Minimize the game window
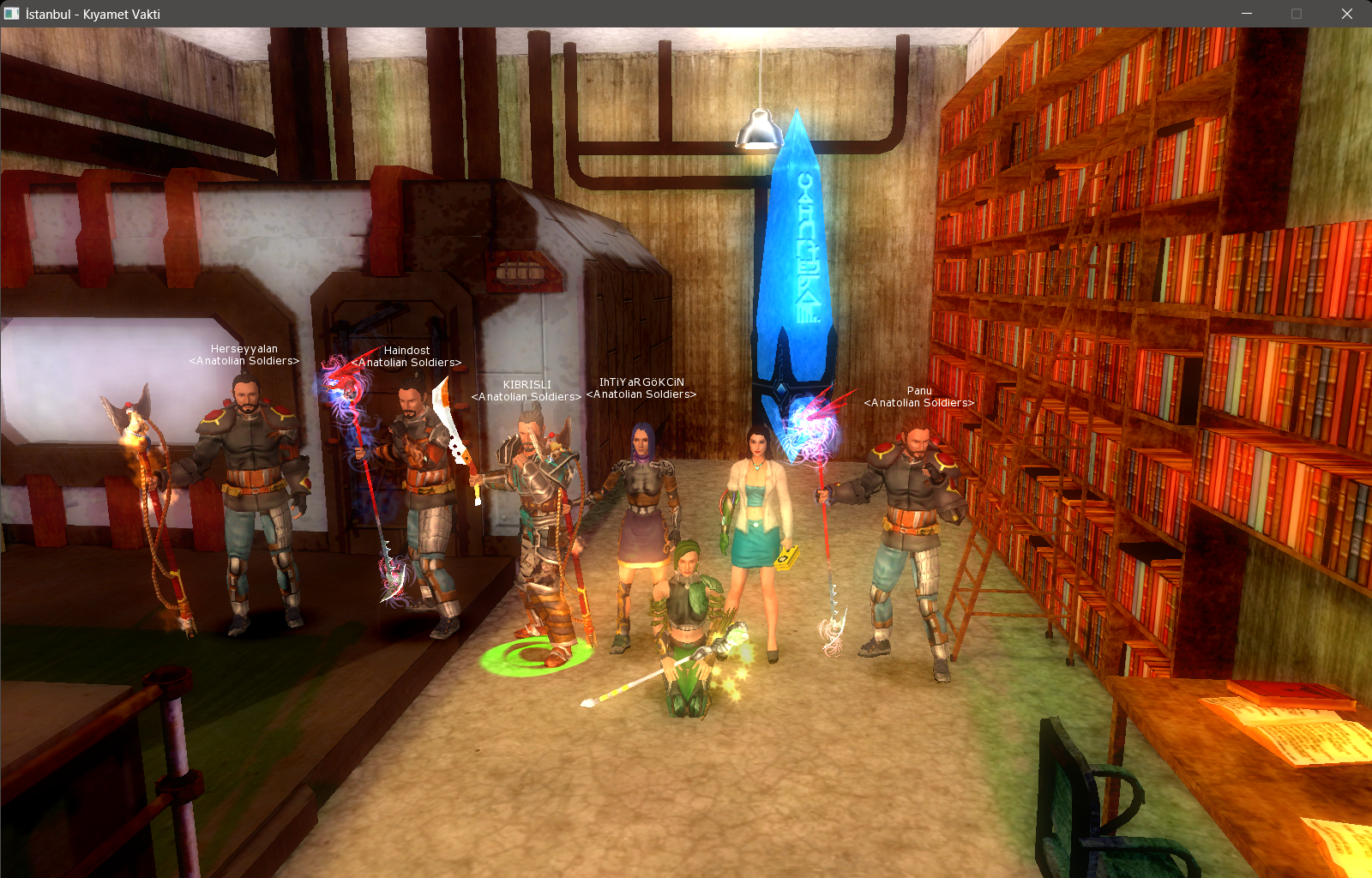Viewport: 1372px width, 878px height. pos(1247,14)
